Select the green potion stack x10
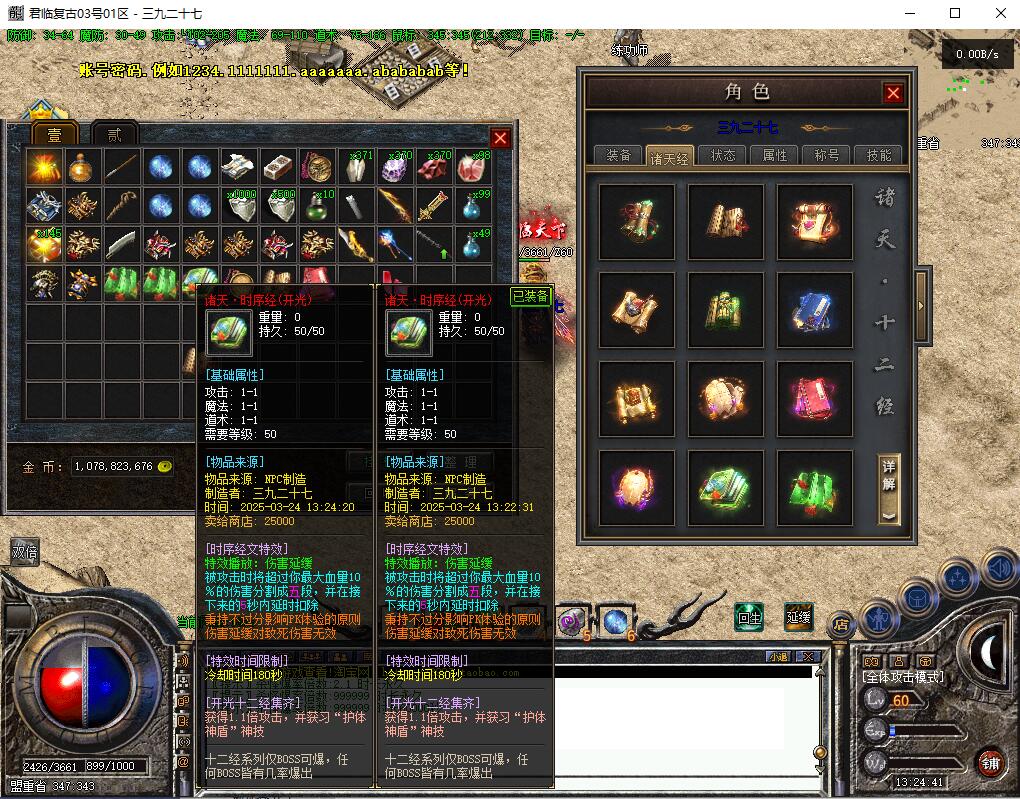 pos(316,206)
